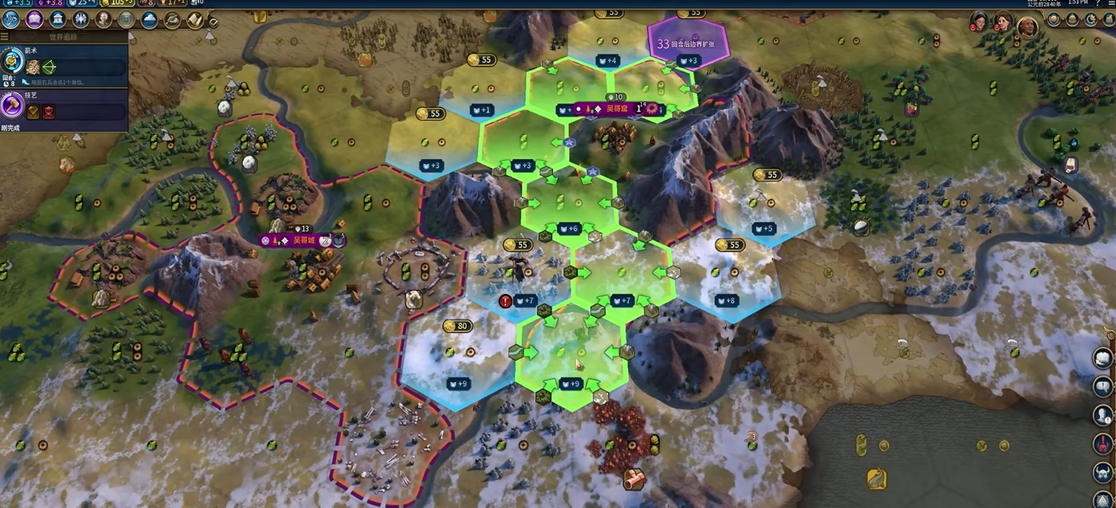The width and height of the screenshot is (1116, 508).
Task: Open the cloud climate icon
Action: point(149,20)
